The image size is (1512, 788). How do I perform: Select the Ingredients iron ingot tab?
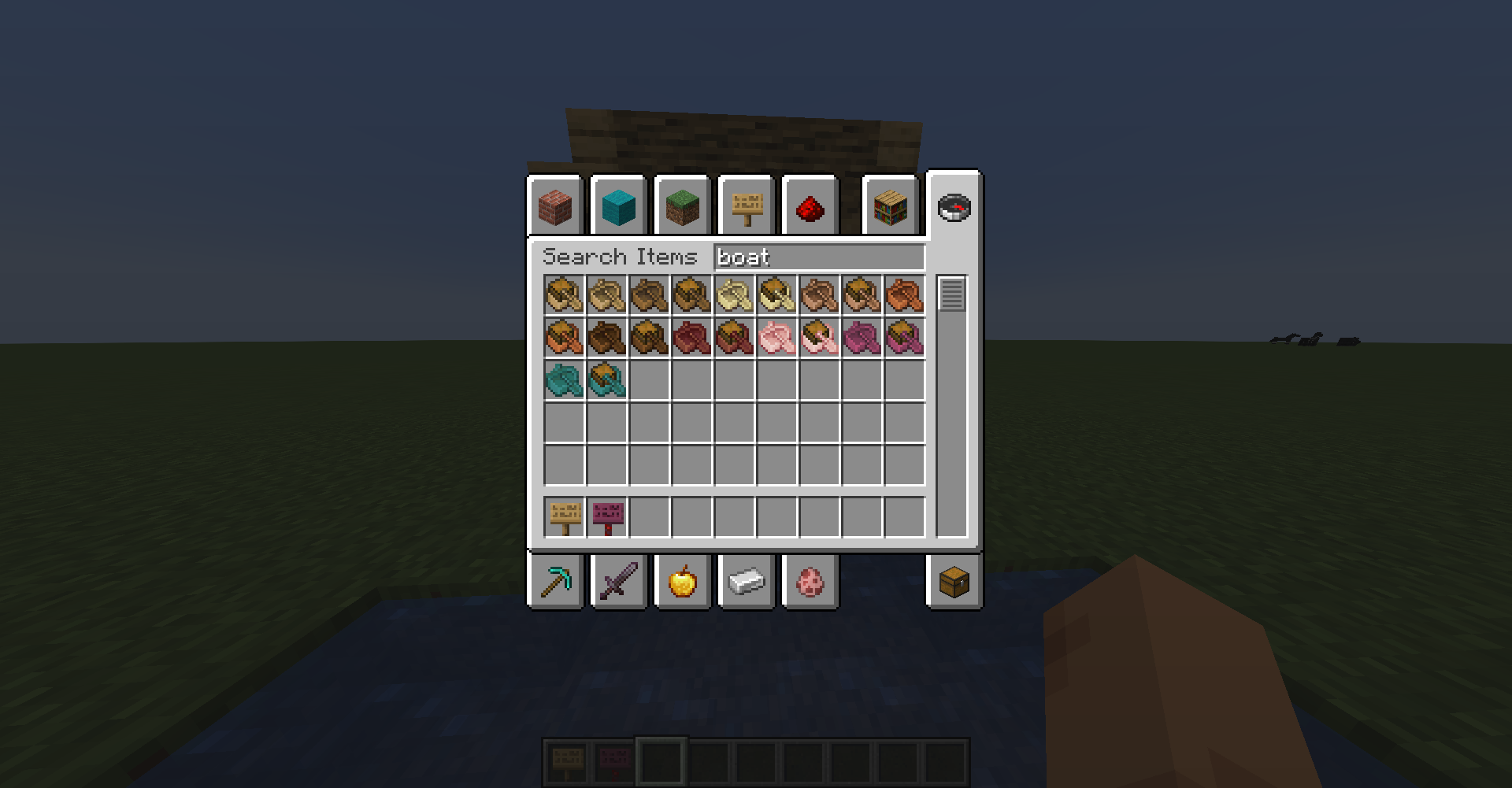(745, 582)
